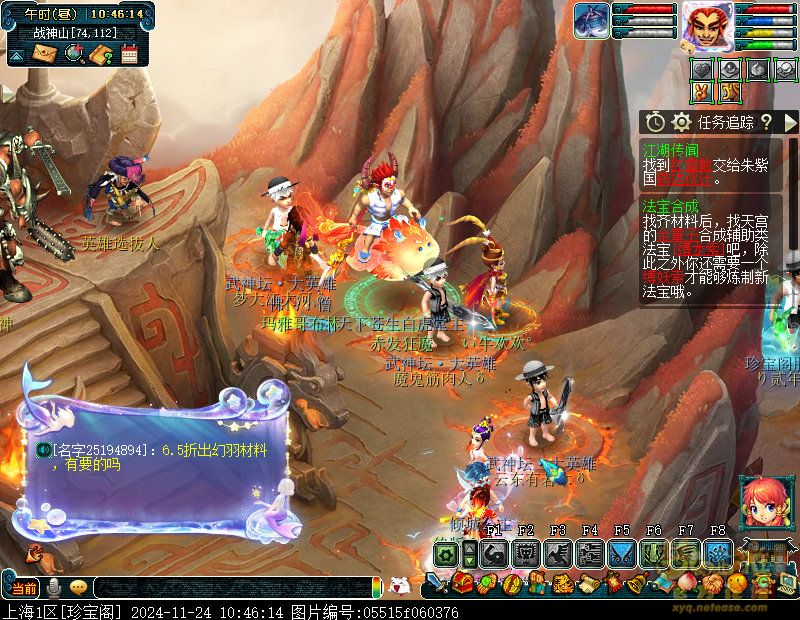The height and width of the screenshot is (620, 800).
Task: Click the quest tracker stopwatch icon
Action: (x=656, y=122)
